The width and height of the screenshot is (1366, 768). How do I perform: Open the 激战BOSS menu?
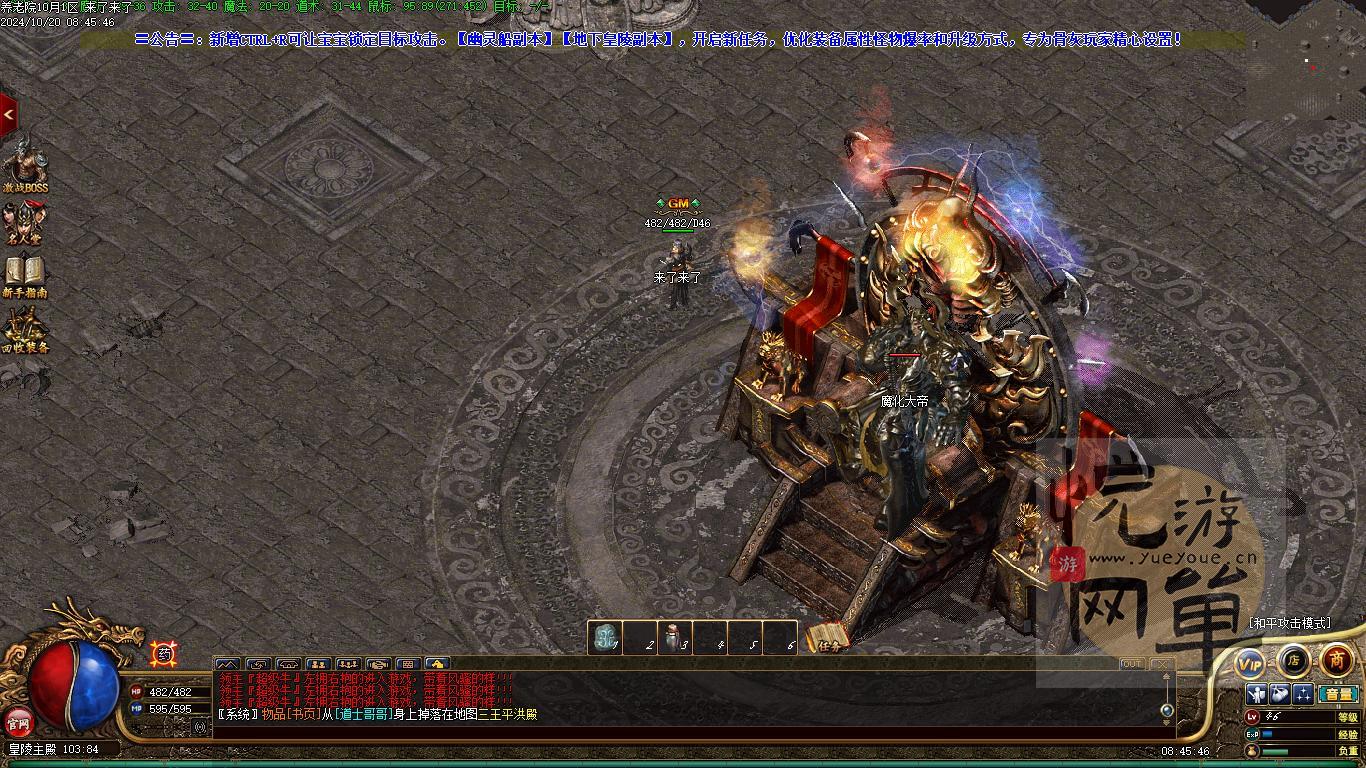(24, 167)
